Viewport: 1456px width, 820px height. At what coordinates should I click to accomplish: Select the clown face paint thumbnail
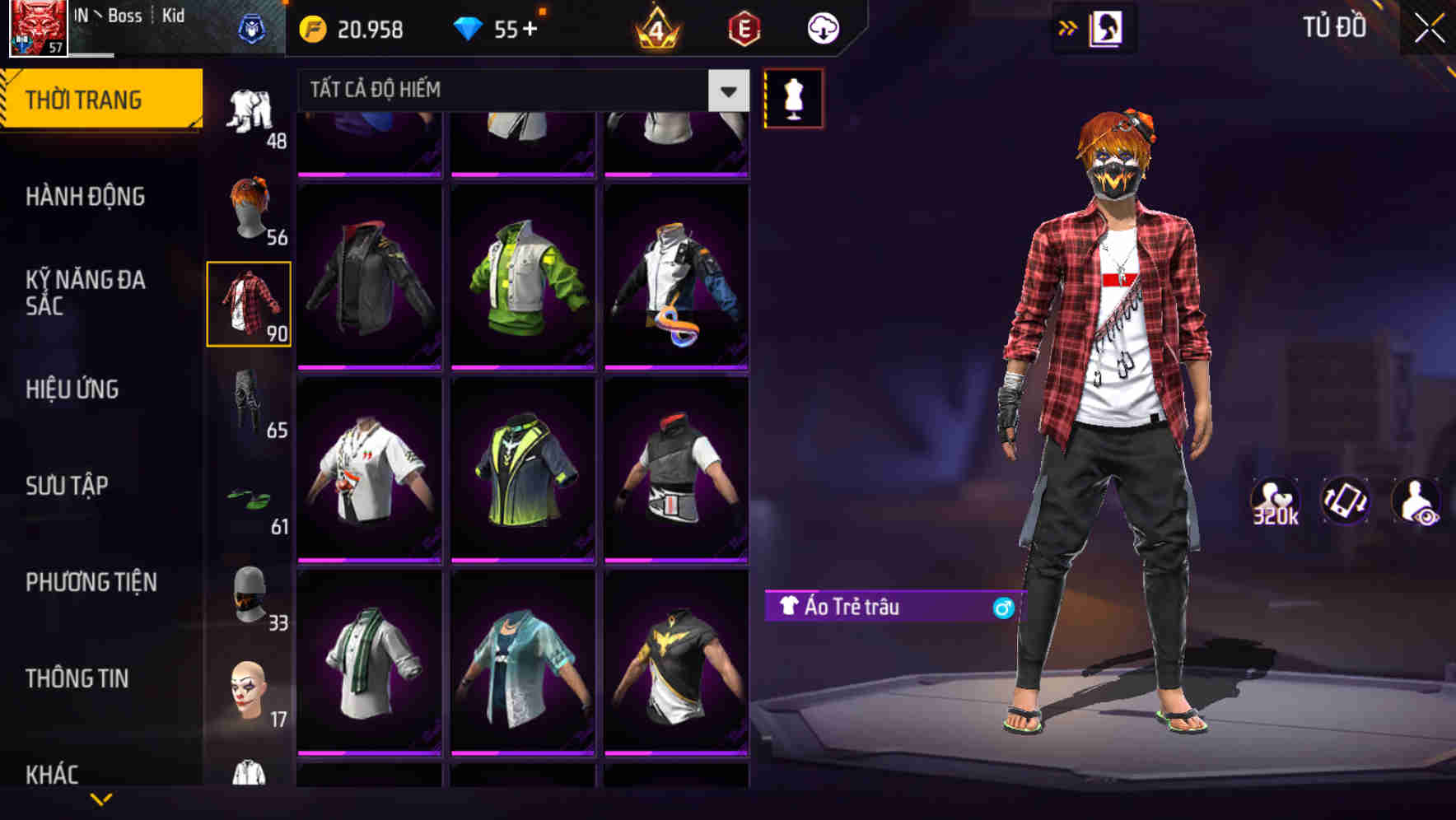pyautogui.click(x=249, y=685)
